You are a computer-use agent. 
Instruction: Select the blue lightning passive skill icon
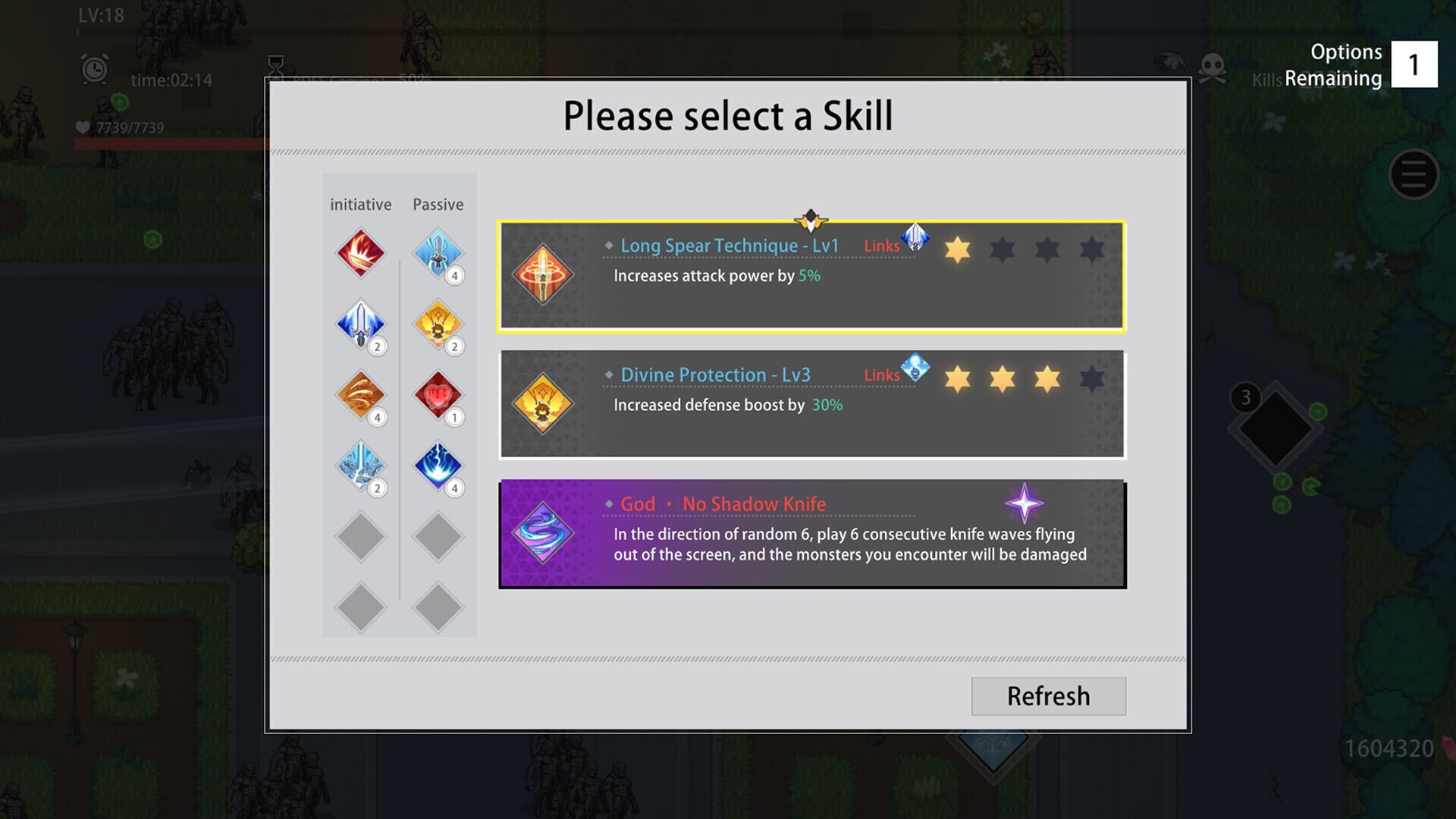tap(438, 465)
